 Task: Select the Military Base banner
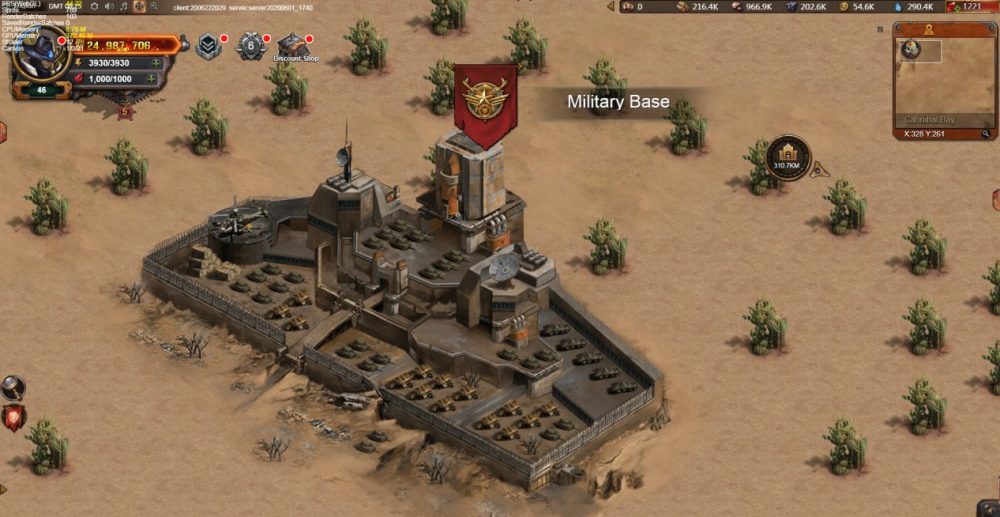coord(485,103)
